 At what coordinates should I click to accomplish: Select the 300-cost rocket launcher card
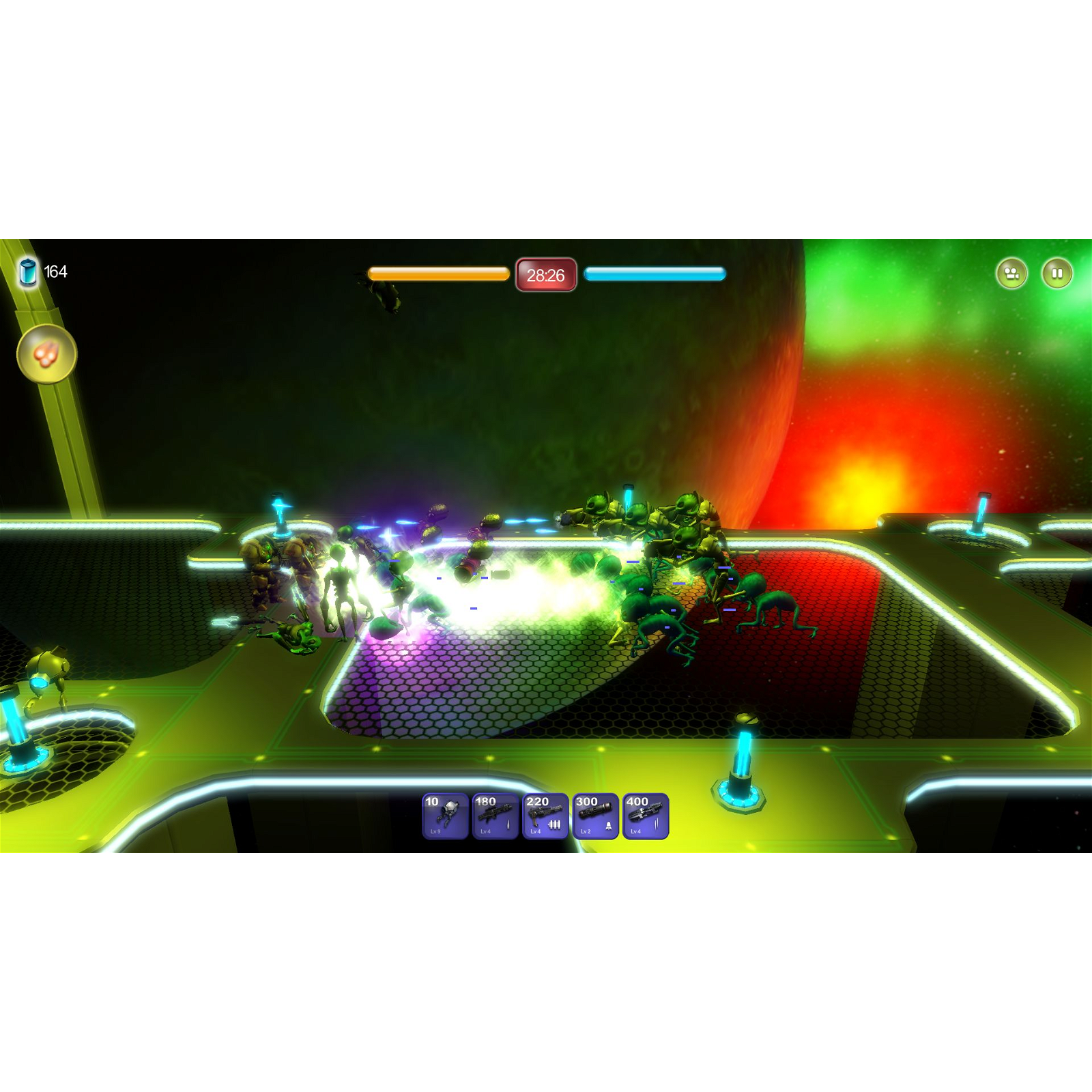click(596, 819)
